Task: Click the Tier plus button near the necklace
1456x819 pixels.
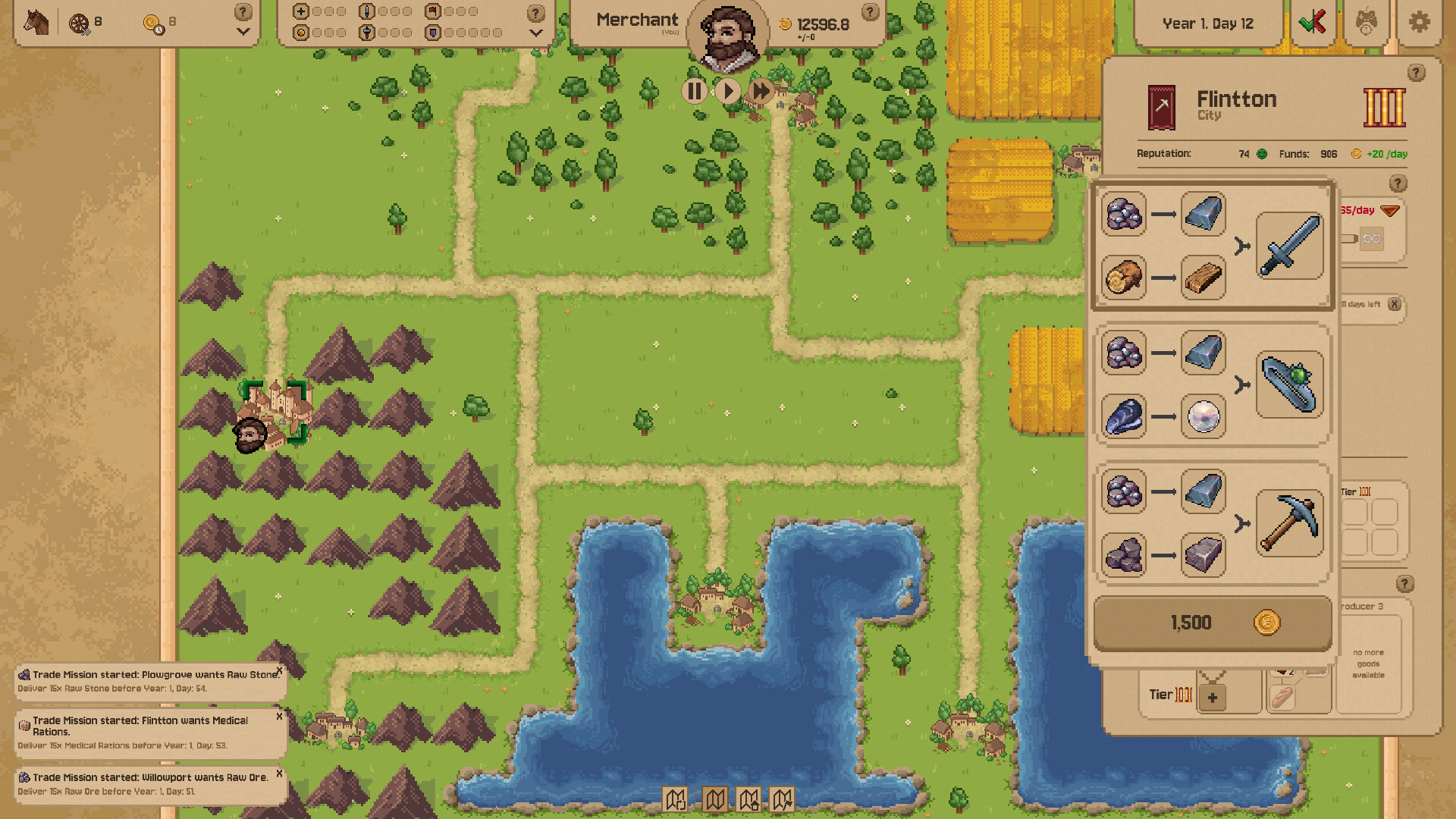Action: tap(1212, 697)
